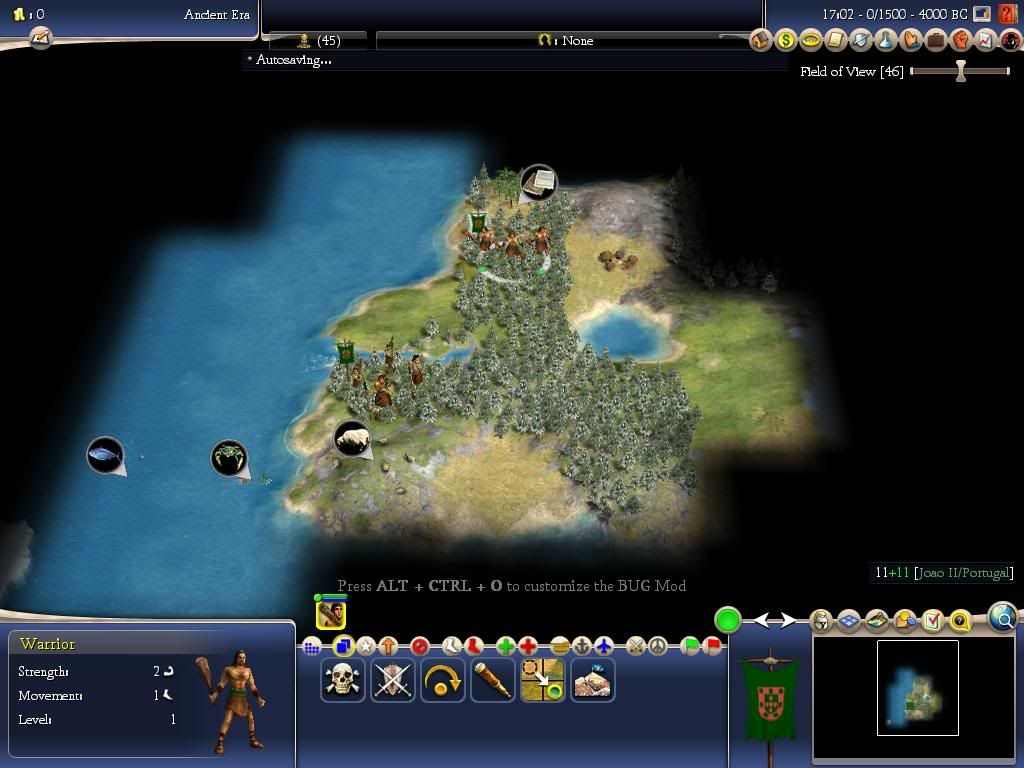Toggle the score list checkmark button
The width and height of the screenshot is (1024, 768).
tap(933, 621)
